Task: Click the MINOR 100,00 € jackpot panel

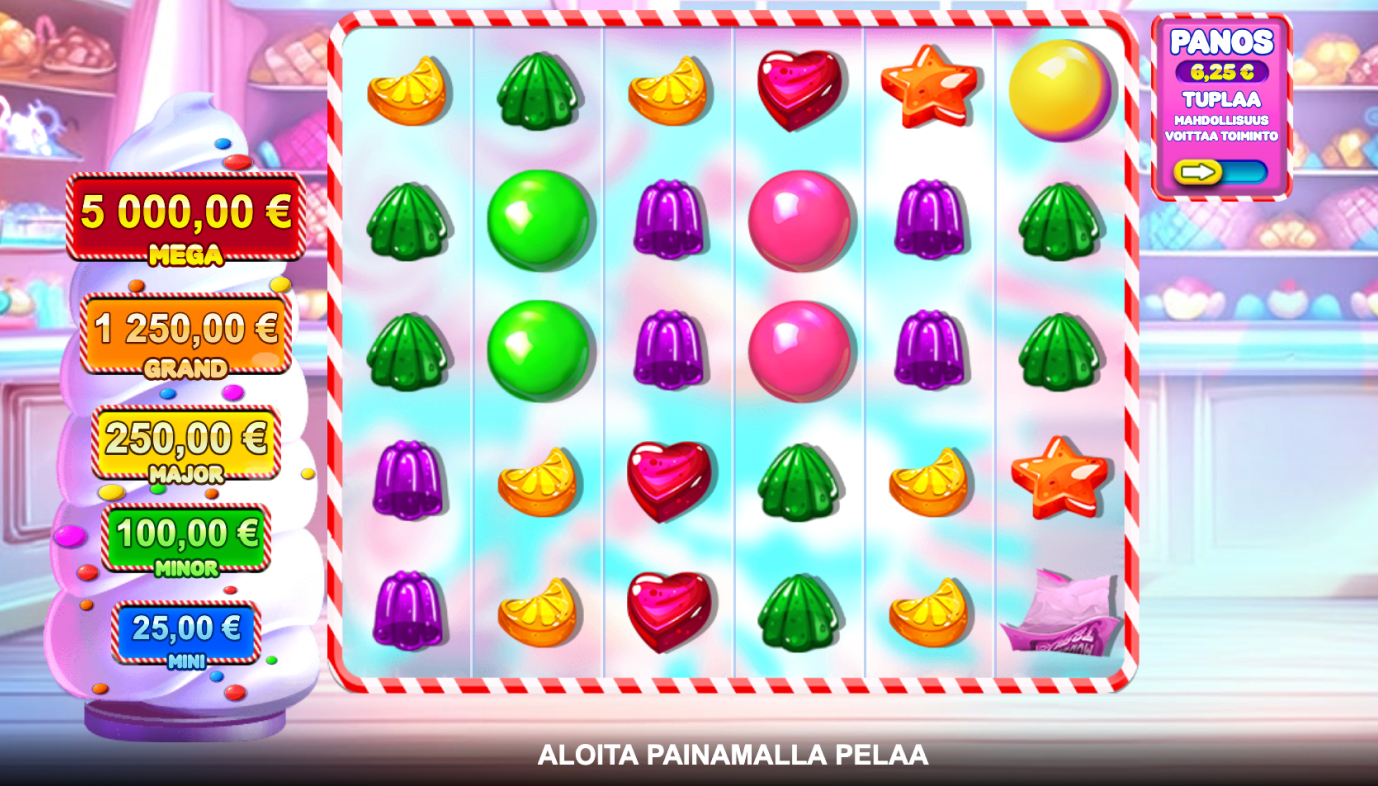Action: (x=184, y=537)
